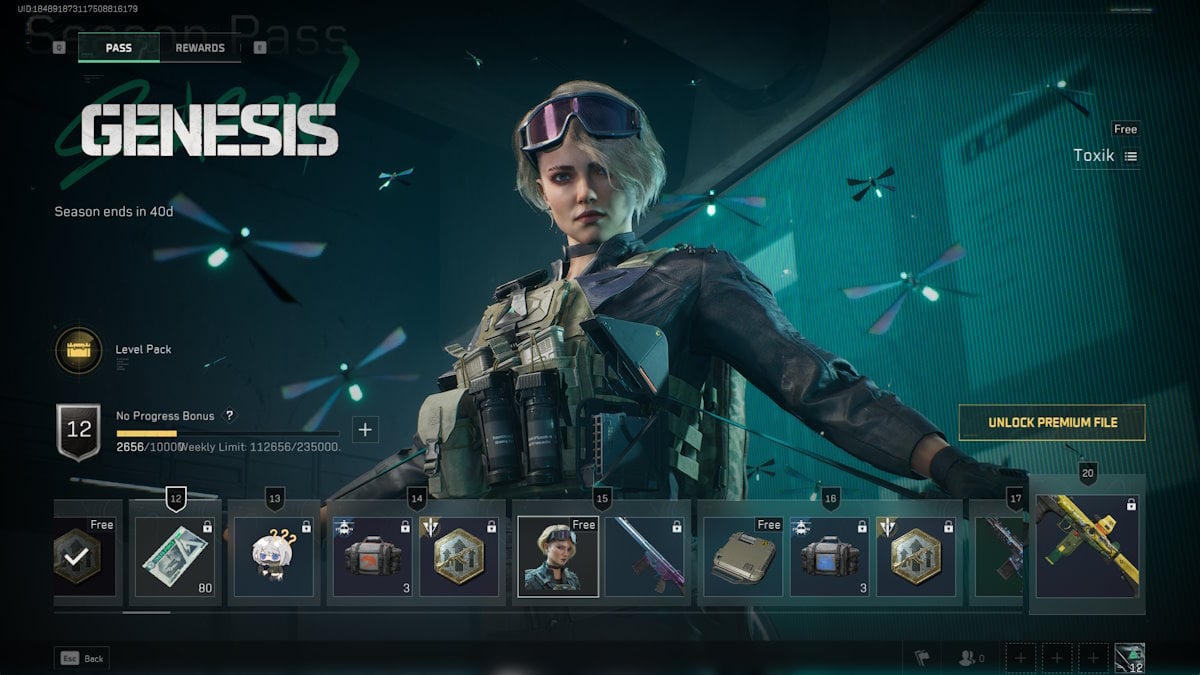Select the level 12 ticket reward
This screenshot has width=1200, height=675.
(x=175, y=556)
